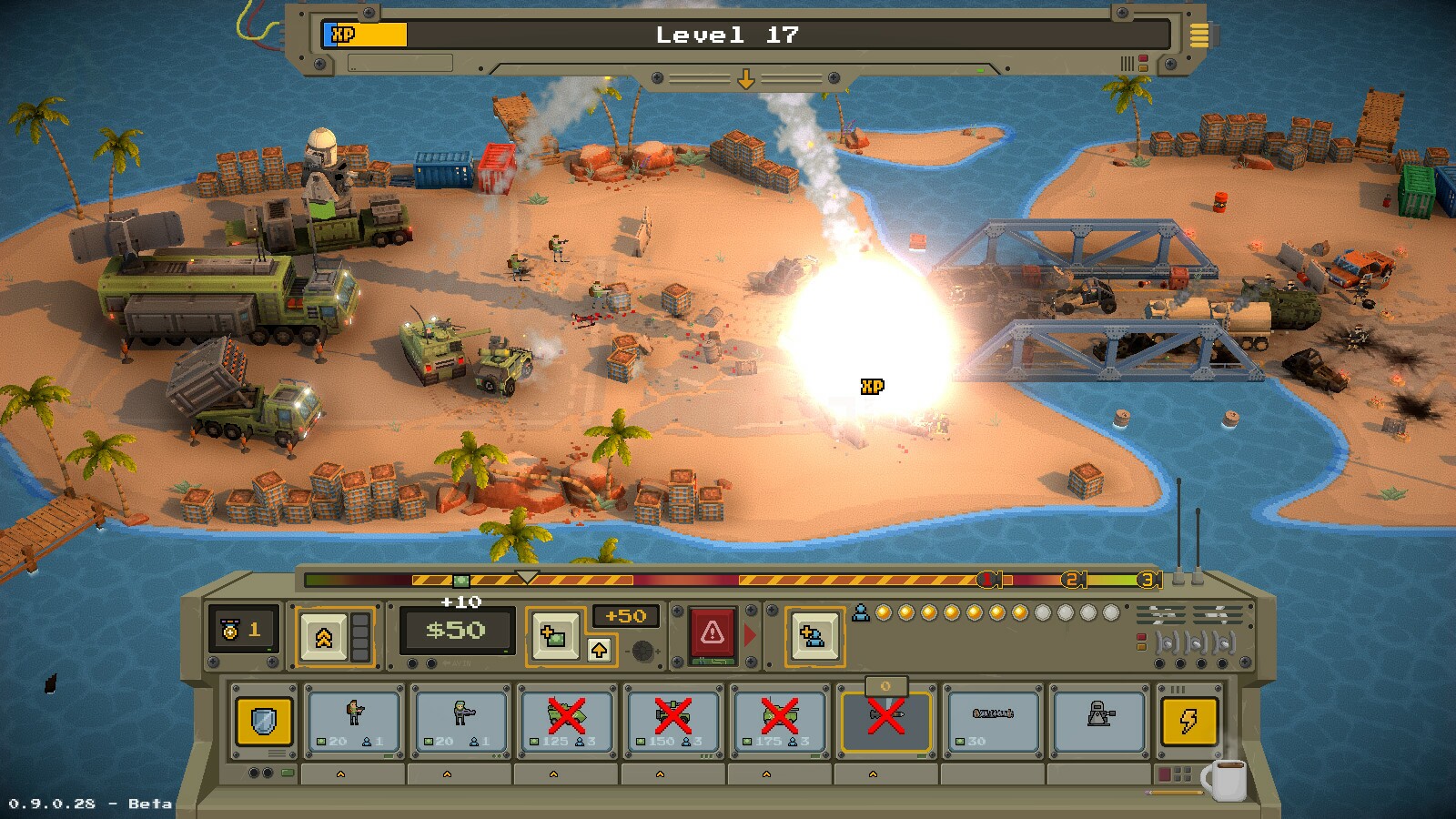The height and width of the screenshot is (819, 1456).
Task: Flip the rightmost toggle switch
Action: pos(1225,642)
